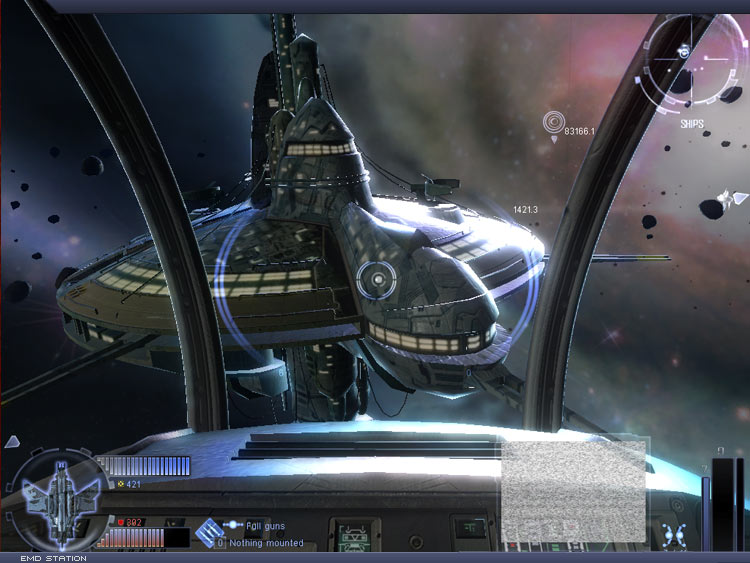Screen dimensions: 750x563
Task: Click the crossed-wings icon near throttle bars
Action: coord(676,534)
